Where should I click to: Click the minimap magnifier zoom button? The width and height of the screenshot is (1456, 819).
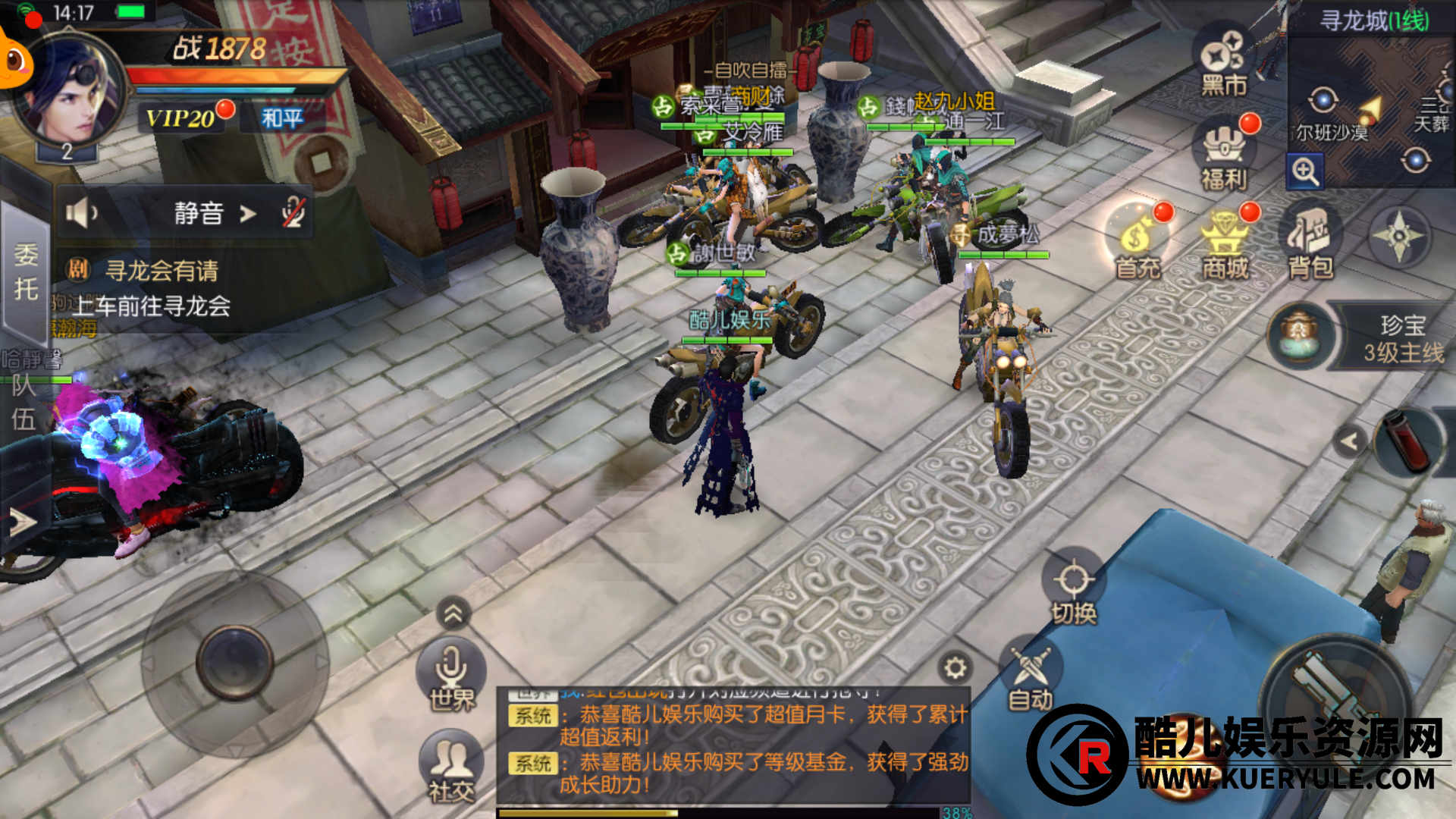tap(1304, 172)
